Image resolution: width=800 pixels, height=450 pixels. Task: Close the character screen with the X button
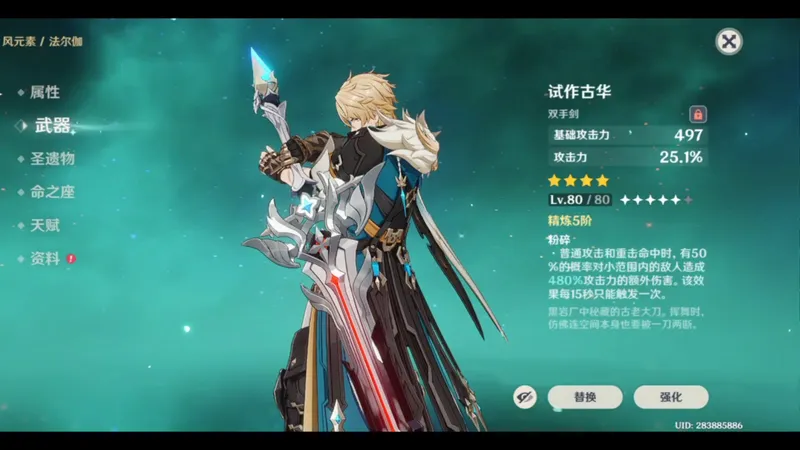pos(730,41)
